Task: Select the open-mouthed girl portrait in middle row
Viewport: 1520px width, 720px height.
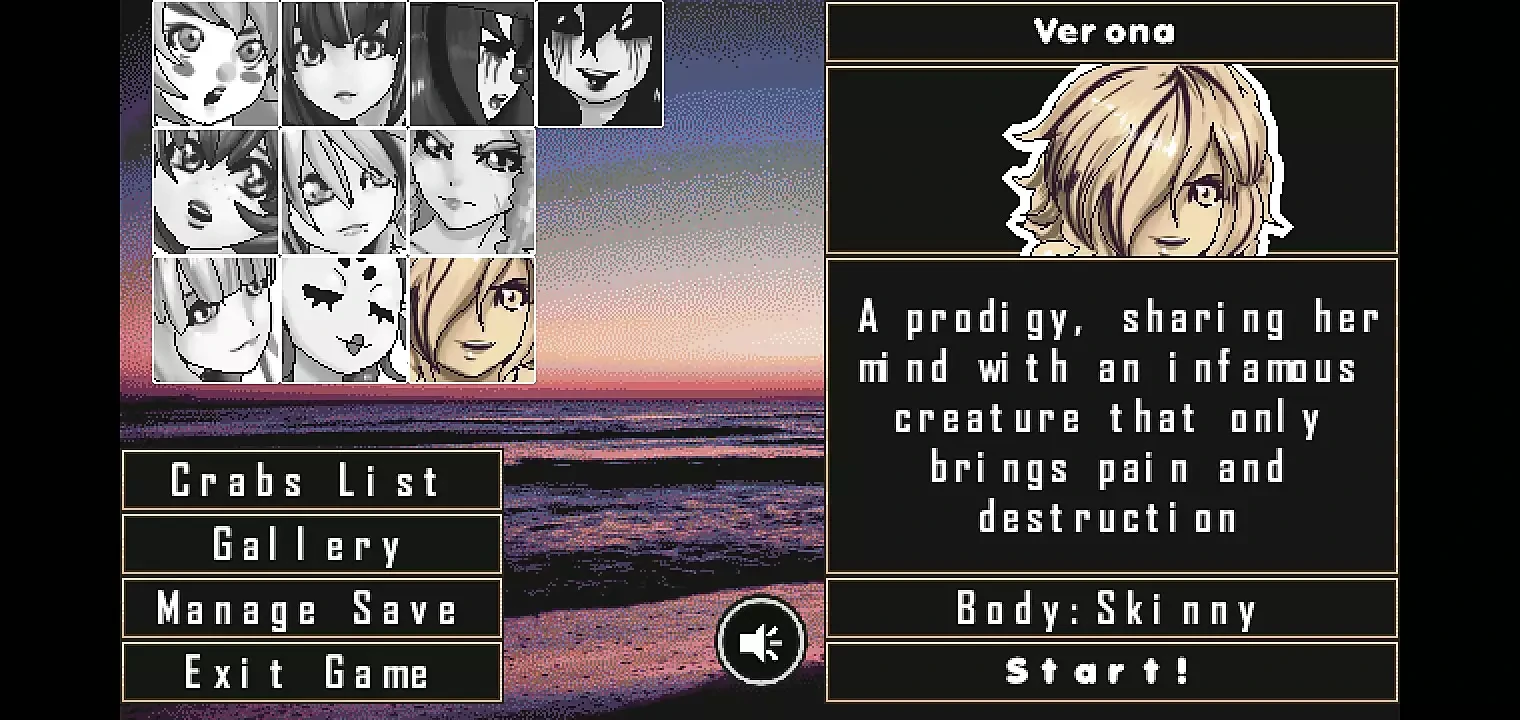Action: point(214,190)
